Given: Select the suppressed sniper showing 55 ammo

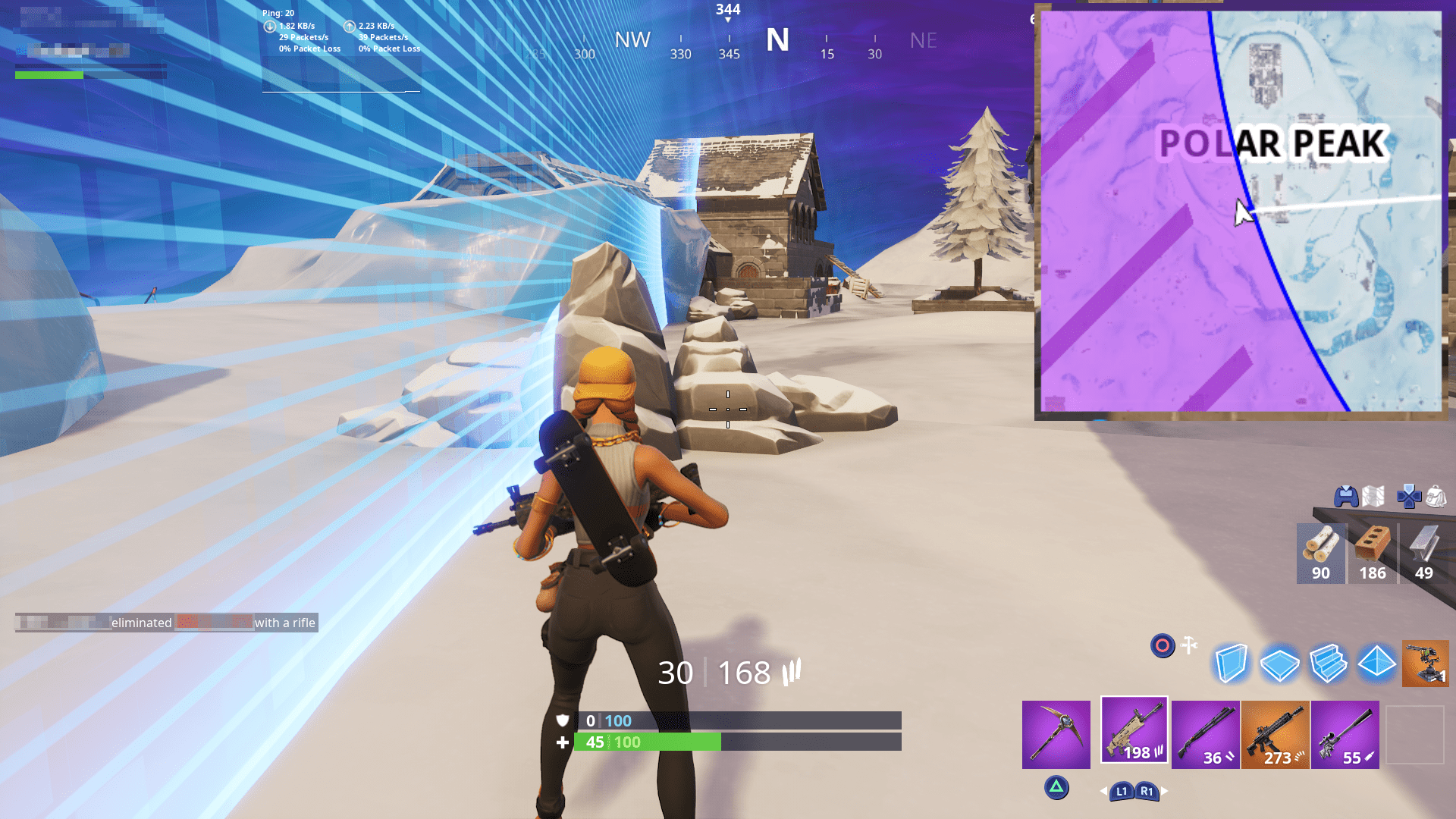Looking at the screenshot, I should click(x=1345, y=733).
